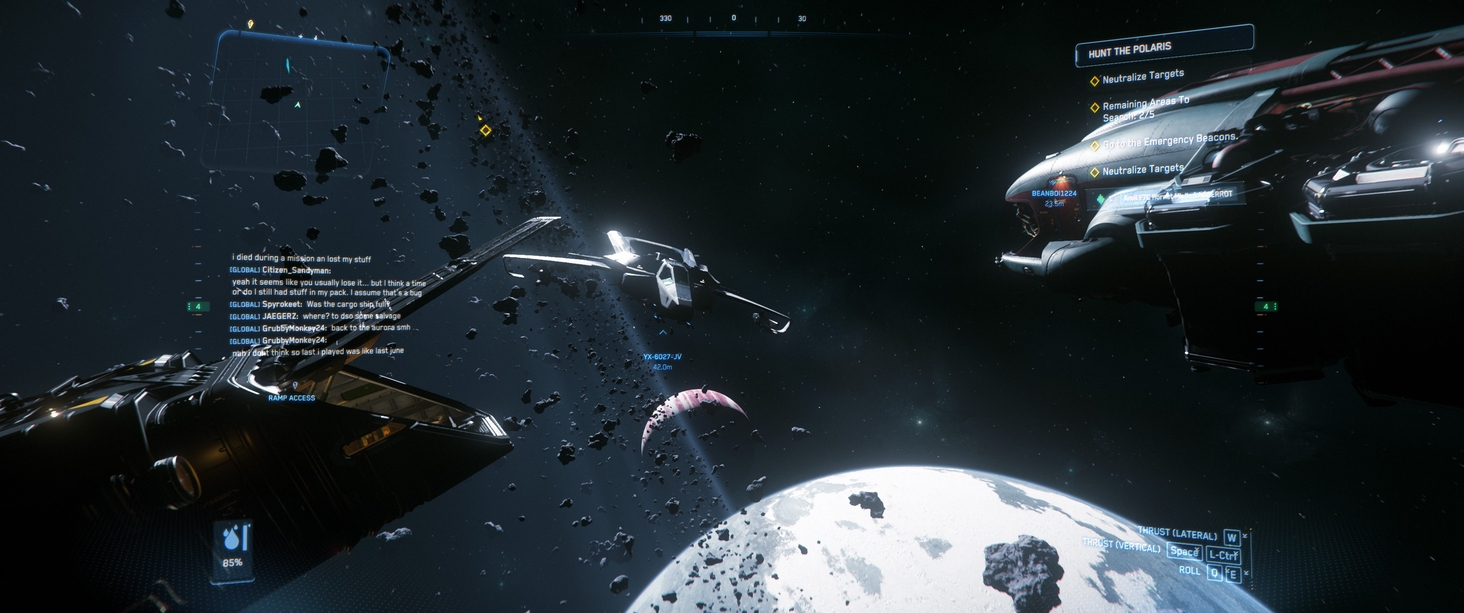The image size is (1464, 613).
Task: Select the BEANBOI1224 player marker
Action: click(x=1052, y=194)
